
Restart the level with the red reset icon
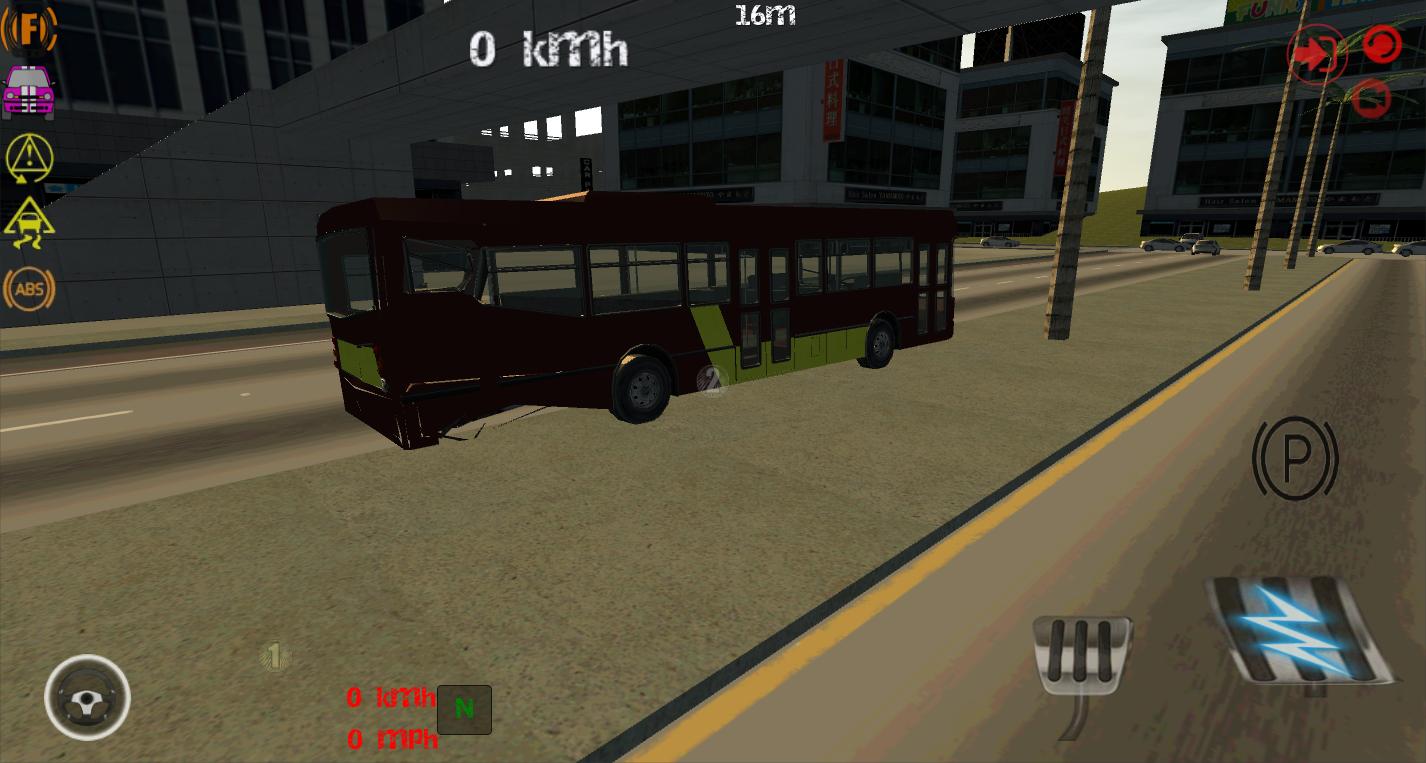coord(1381,46)
